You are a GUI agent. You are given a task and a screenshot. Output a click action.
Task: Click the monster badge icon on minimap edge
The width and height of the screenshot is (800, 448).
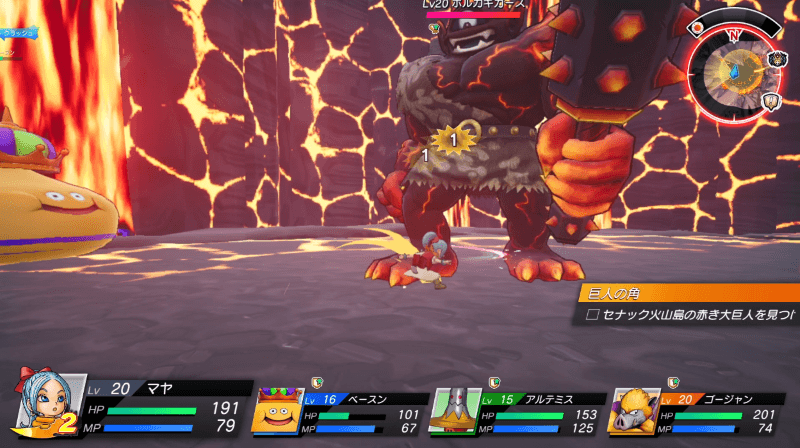pos(779,59)
